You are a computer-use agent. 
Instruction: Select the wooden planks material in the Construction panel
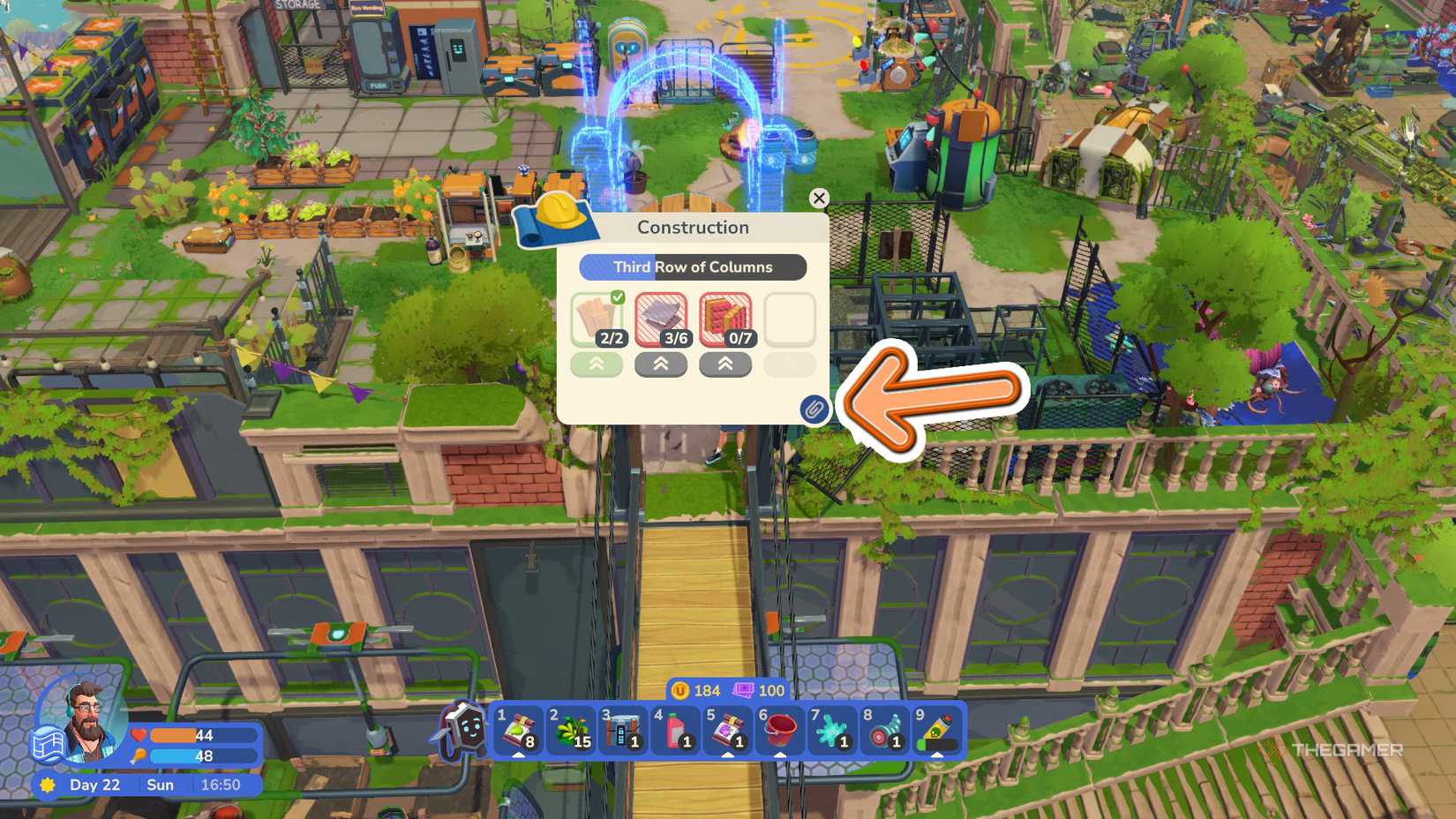click(x=597, y=318)
